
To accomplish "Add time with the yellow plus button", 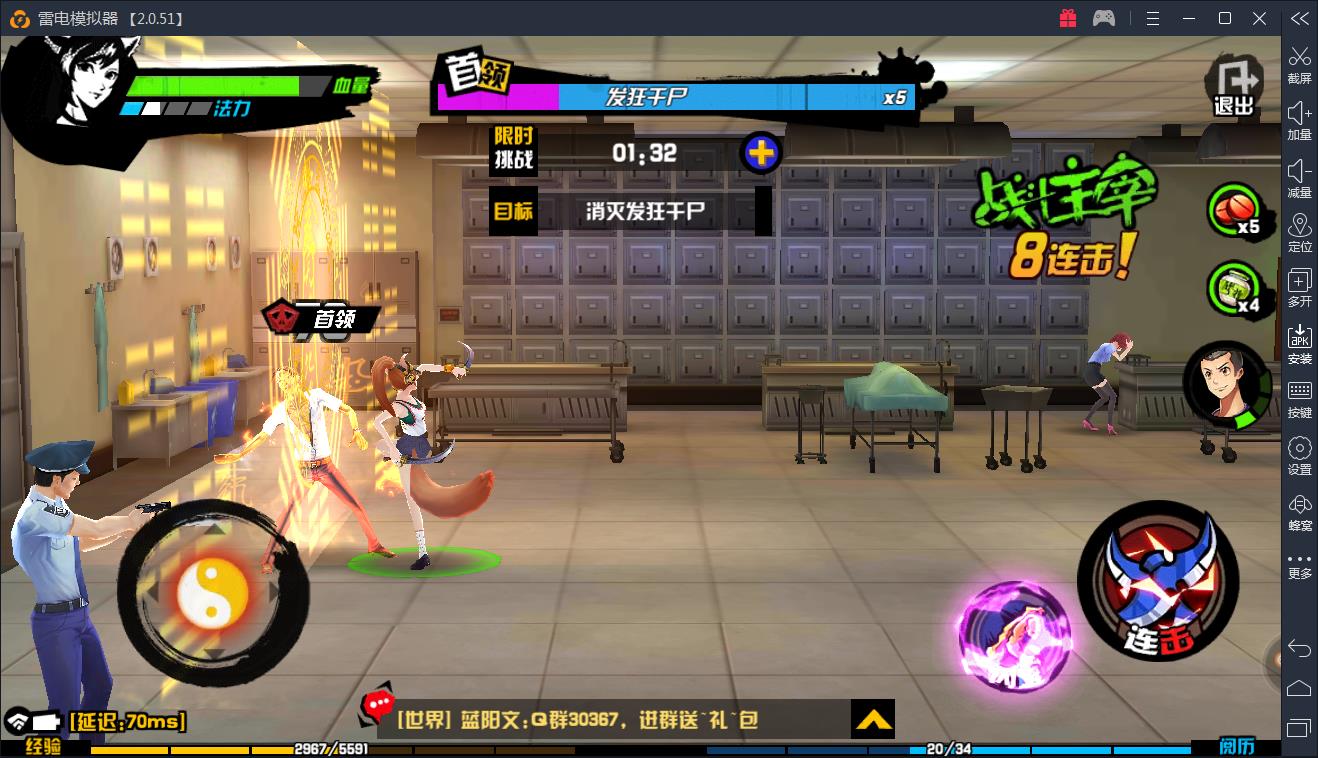I will (761, 153).
